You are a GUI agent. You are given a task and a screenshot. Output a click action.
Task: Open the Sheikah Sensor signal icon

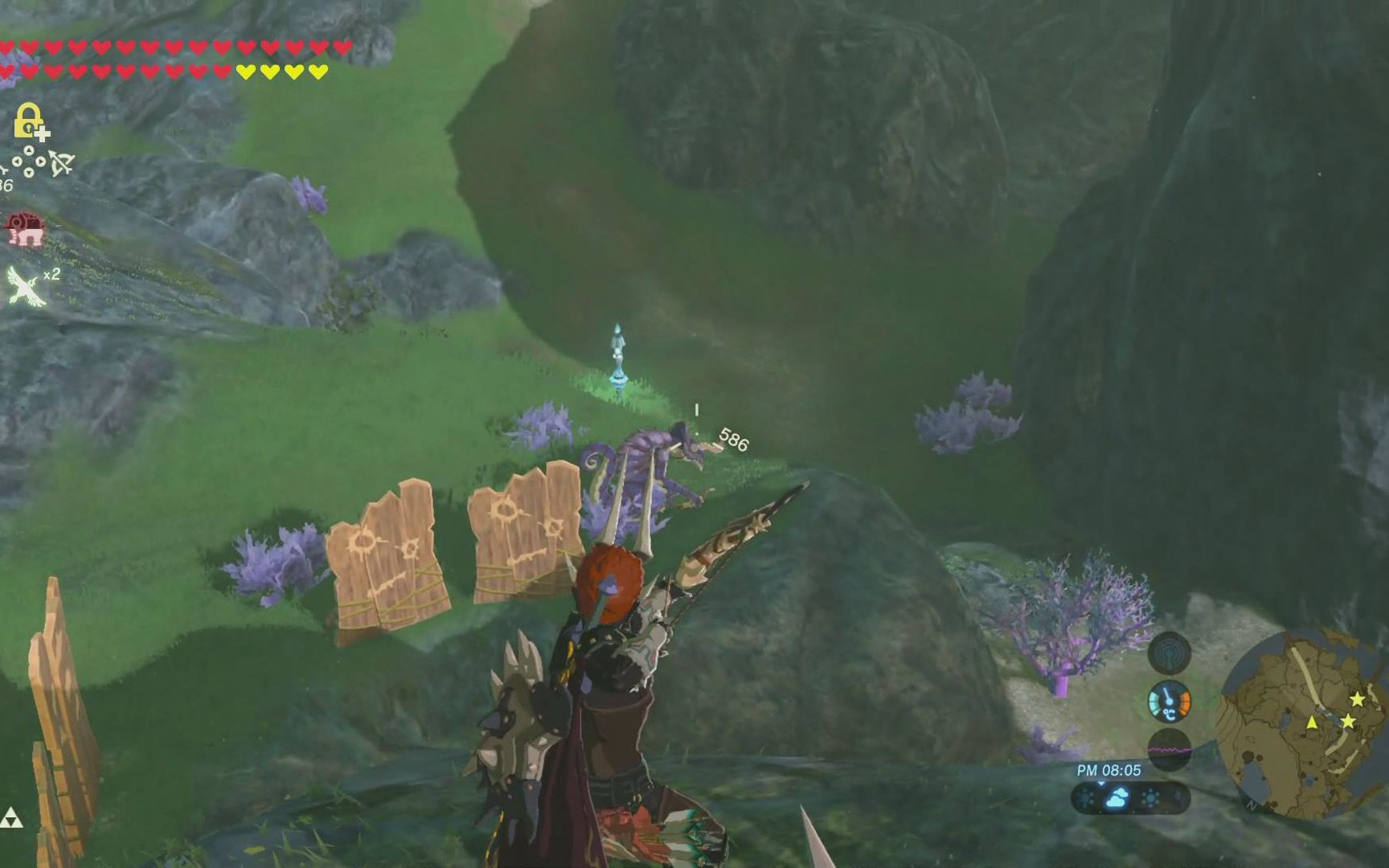tap(1169, 653)
